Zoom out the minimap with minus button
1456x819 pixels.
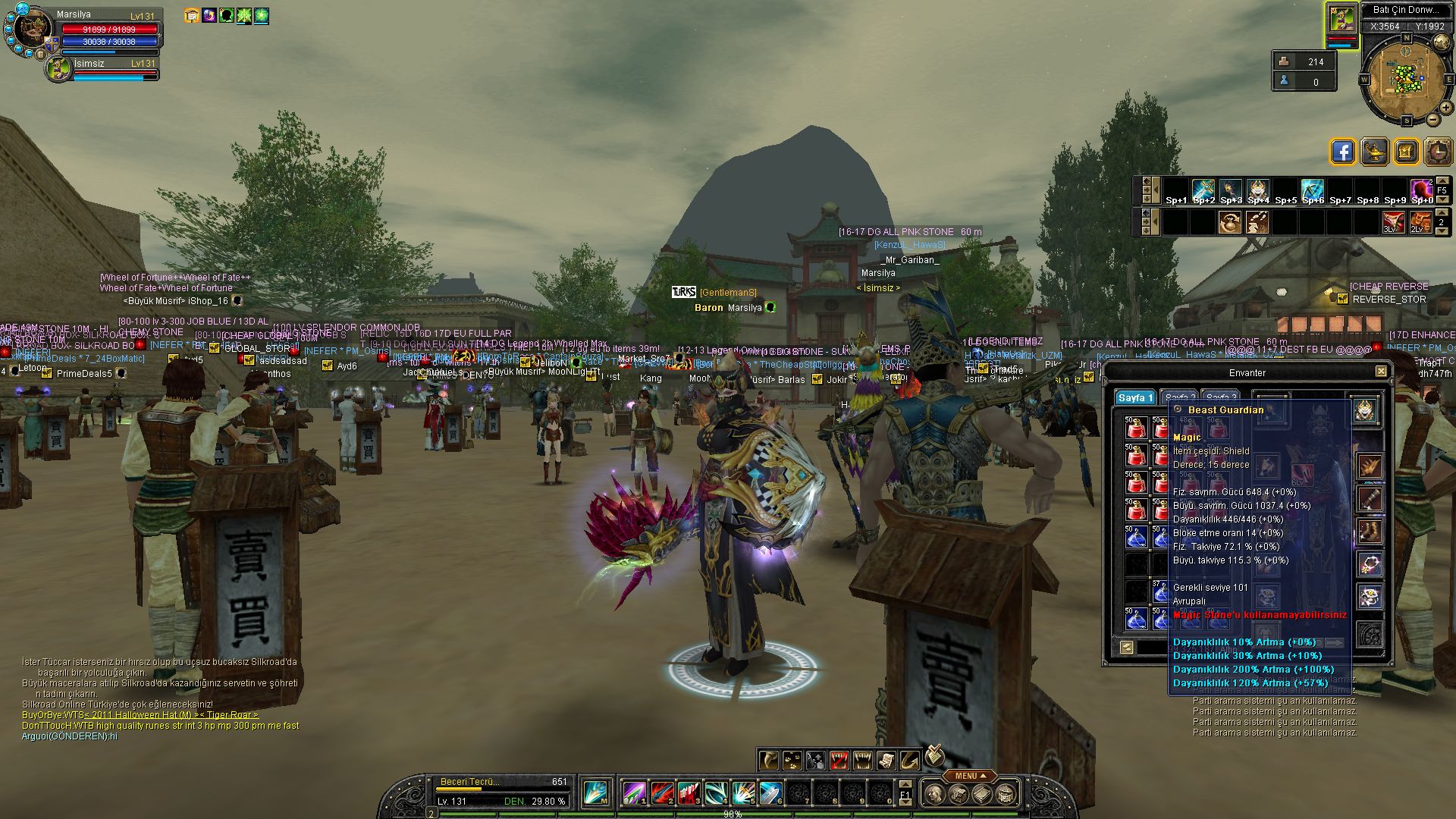1433,119
